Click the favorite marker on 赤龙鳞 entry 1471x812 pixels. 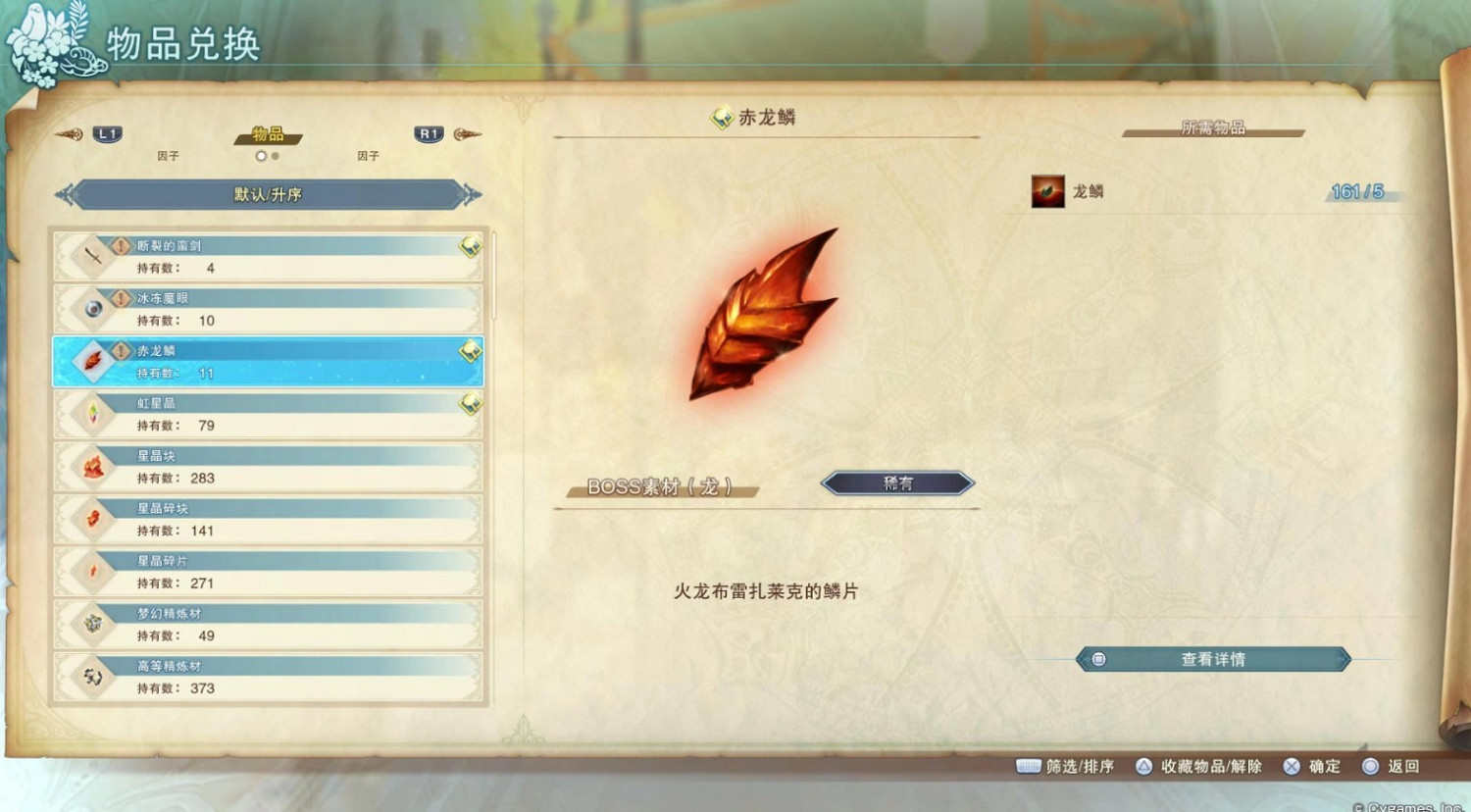(x=471, y=348)
